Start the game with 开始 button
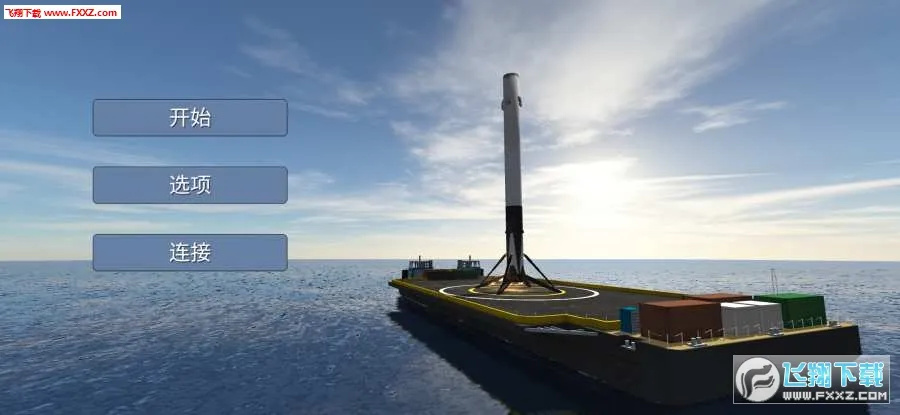The height and width of the screenshot is (415, 900). (190, 118)
